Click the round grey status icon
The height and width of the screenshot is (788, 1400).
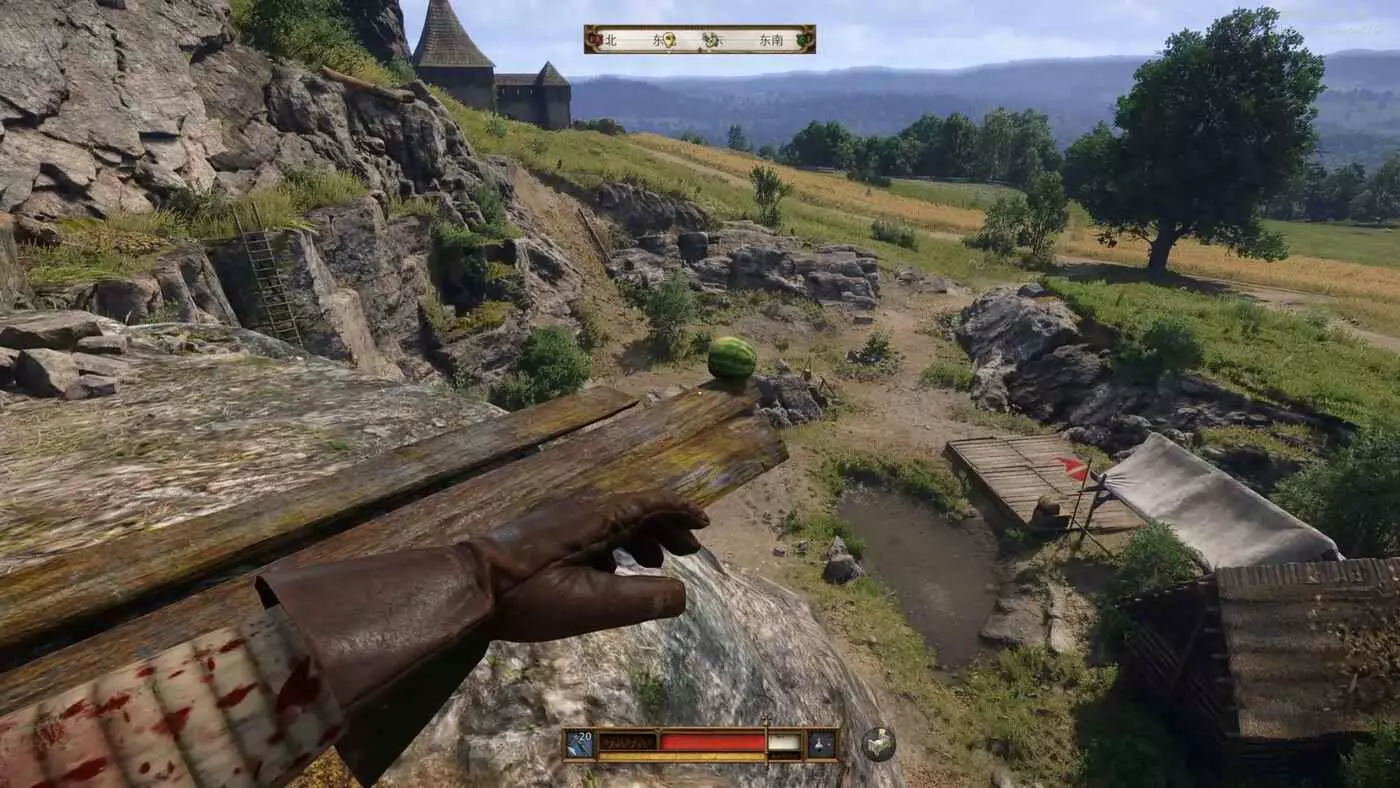click(x=878, y=744)
